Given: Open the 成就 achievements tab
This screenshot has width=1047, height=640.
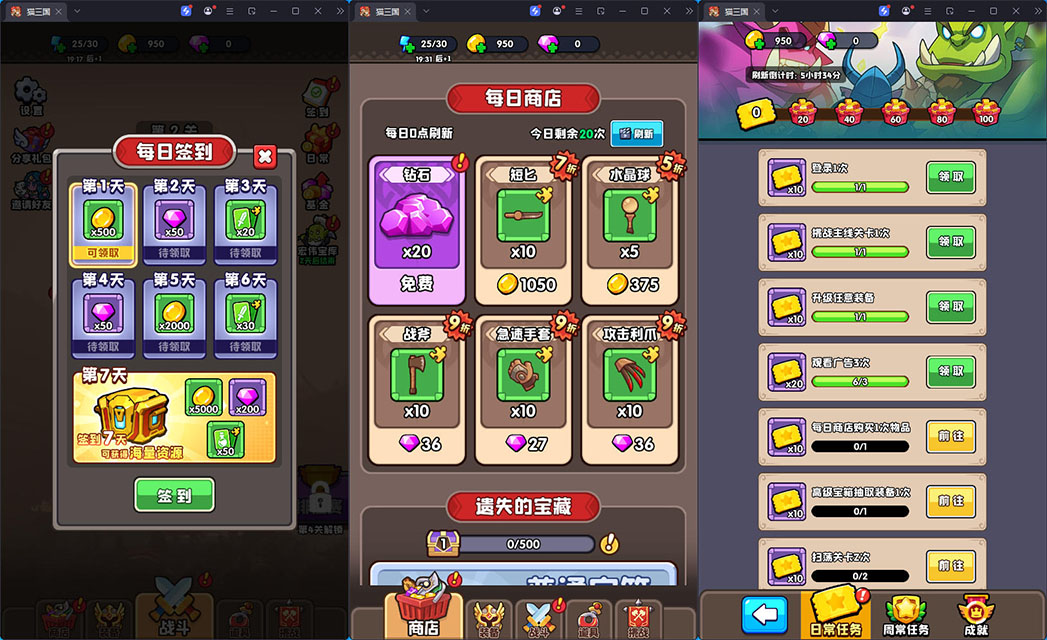Looking at the screenshot, I should pos(974,614).
